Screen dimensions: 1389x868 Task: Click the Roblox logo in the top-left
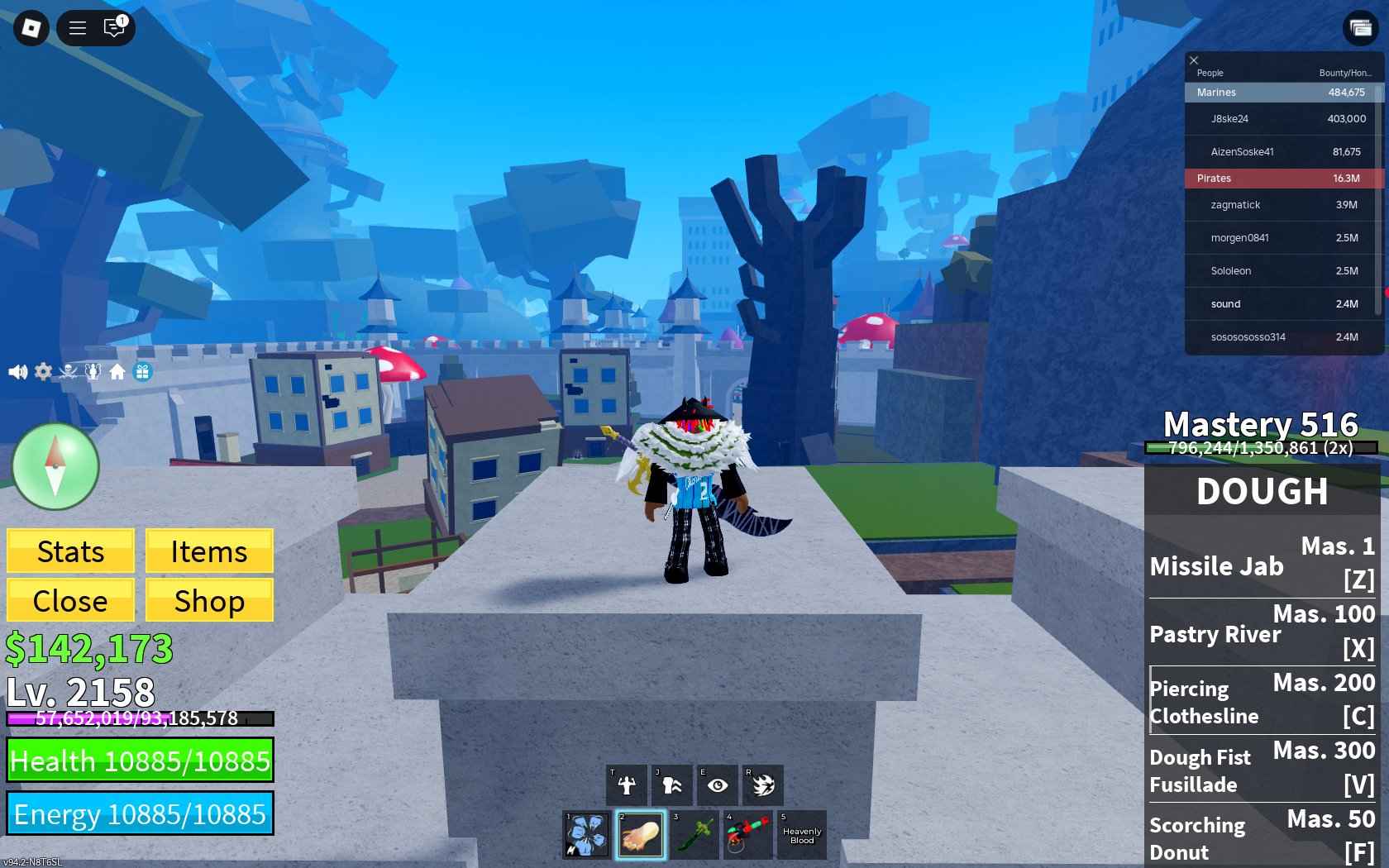pos(30,27)
